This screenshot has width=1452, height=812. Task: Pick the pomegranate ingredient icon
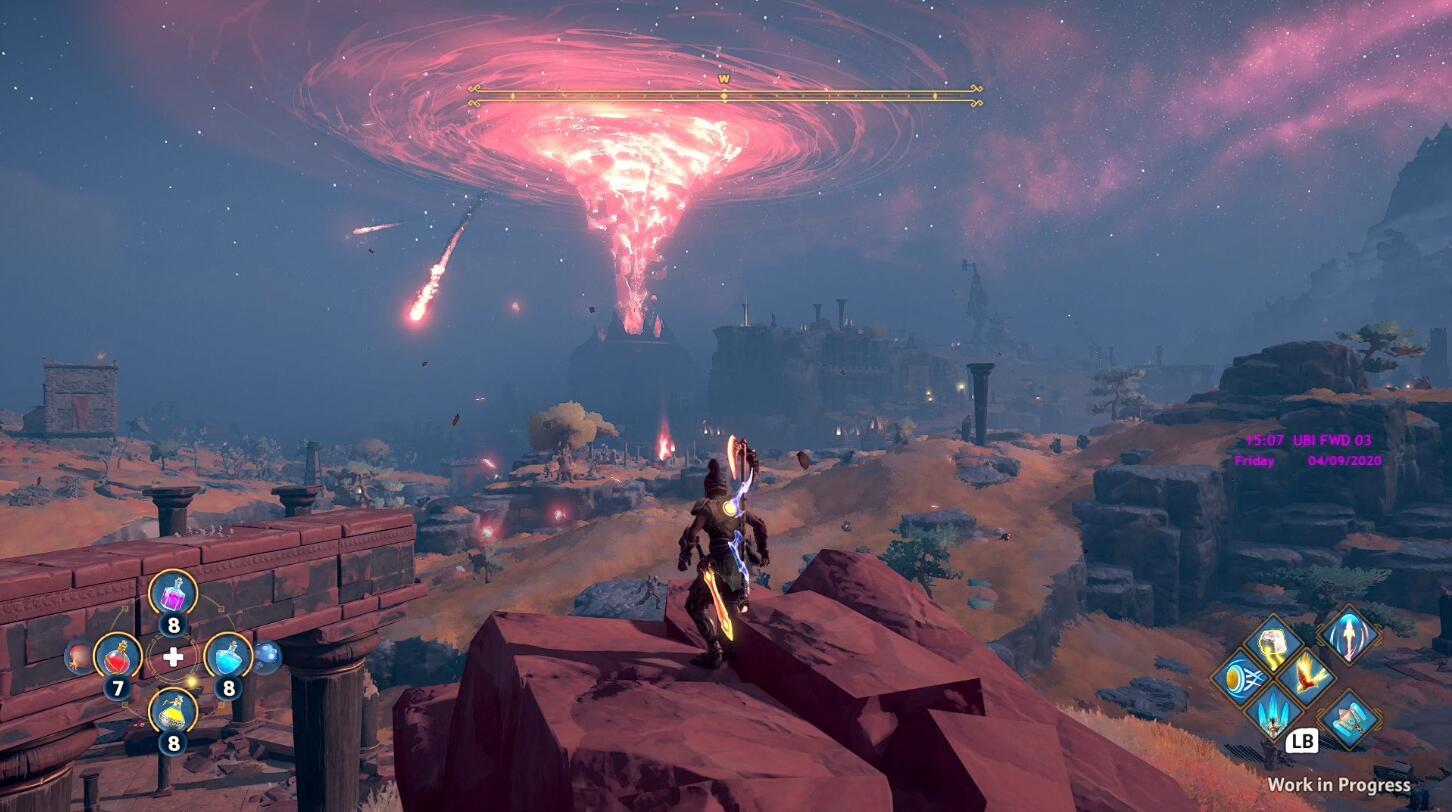point(79,657)
